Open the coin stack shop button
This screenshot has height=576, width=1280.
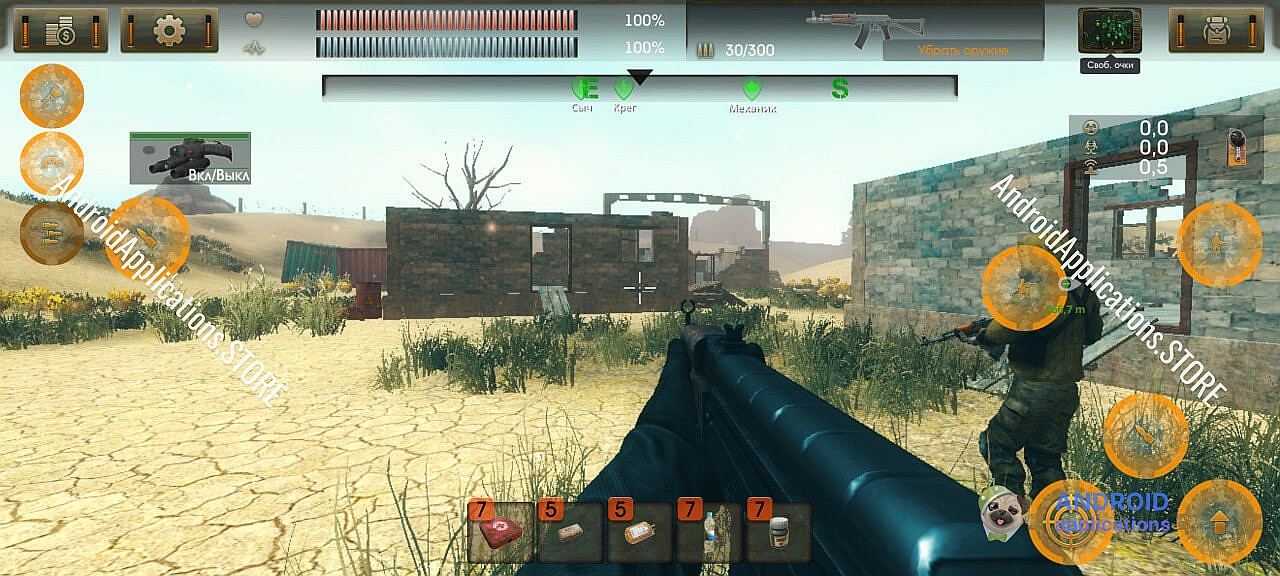(60, 30)
